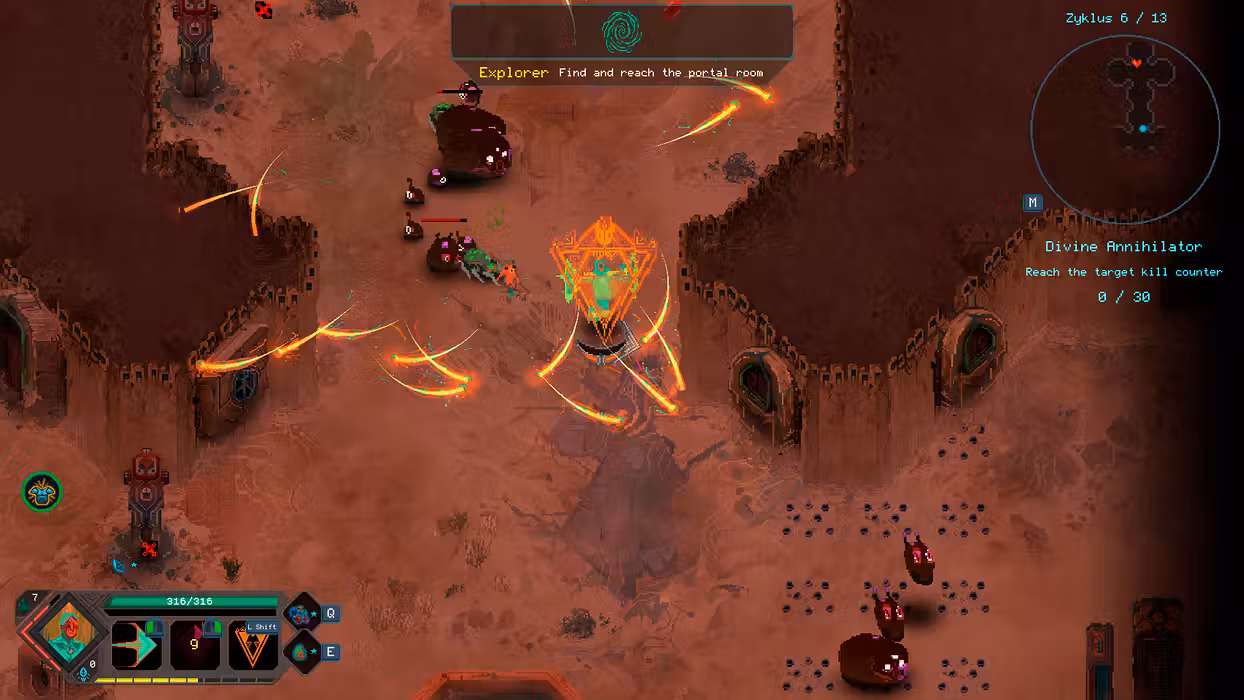Click the blue player dot on minimap
Viewport: 1244px width, 700px height.
[x=1143, y=128]
